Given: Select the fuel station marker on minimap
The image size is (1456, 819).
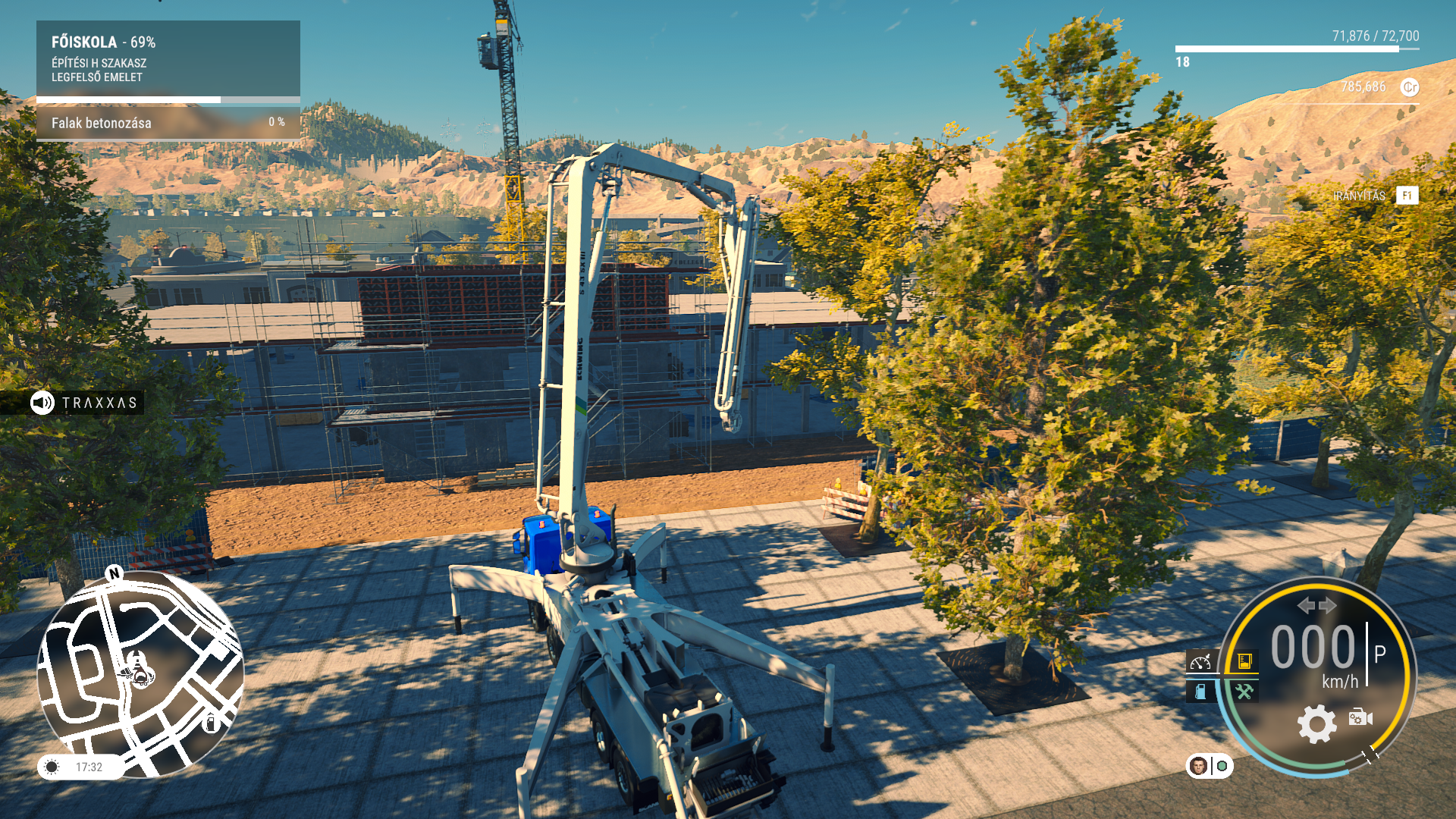Looking at the screenshot, I should pyautogui.click(x=212, y=723).
